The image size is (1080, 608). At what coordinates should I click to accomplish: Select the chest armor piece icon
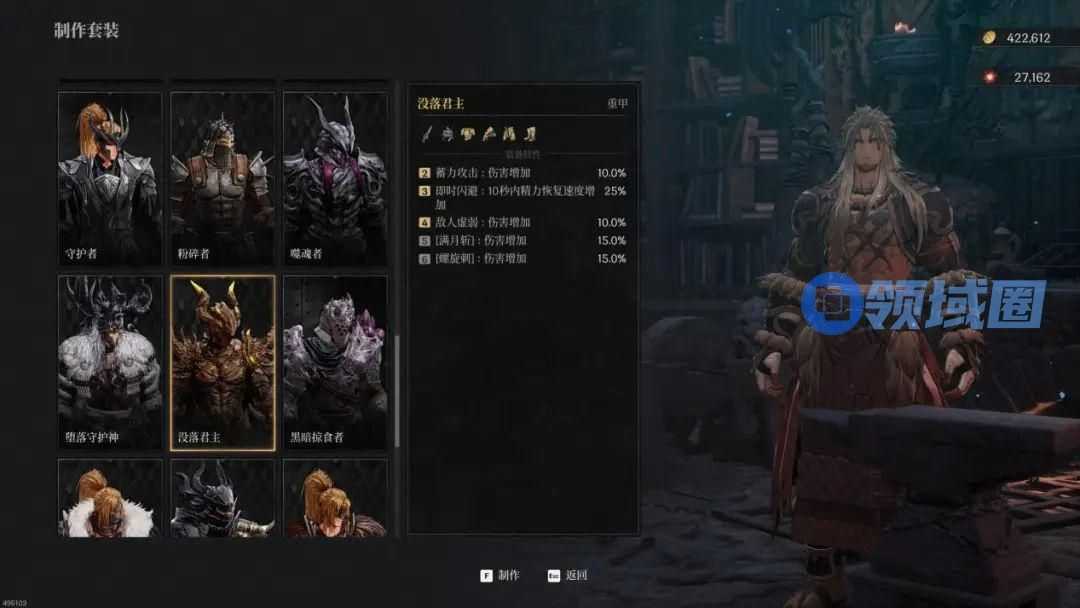pyautogui.click(x=466, y=133)
